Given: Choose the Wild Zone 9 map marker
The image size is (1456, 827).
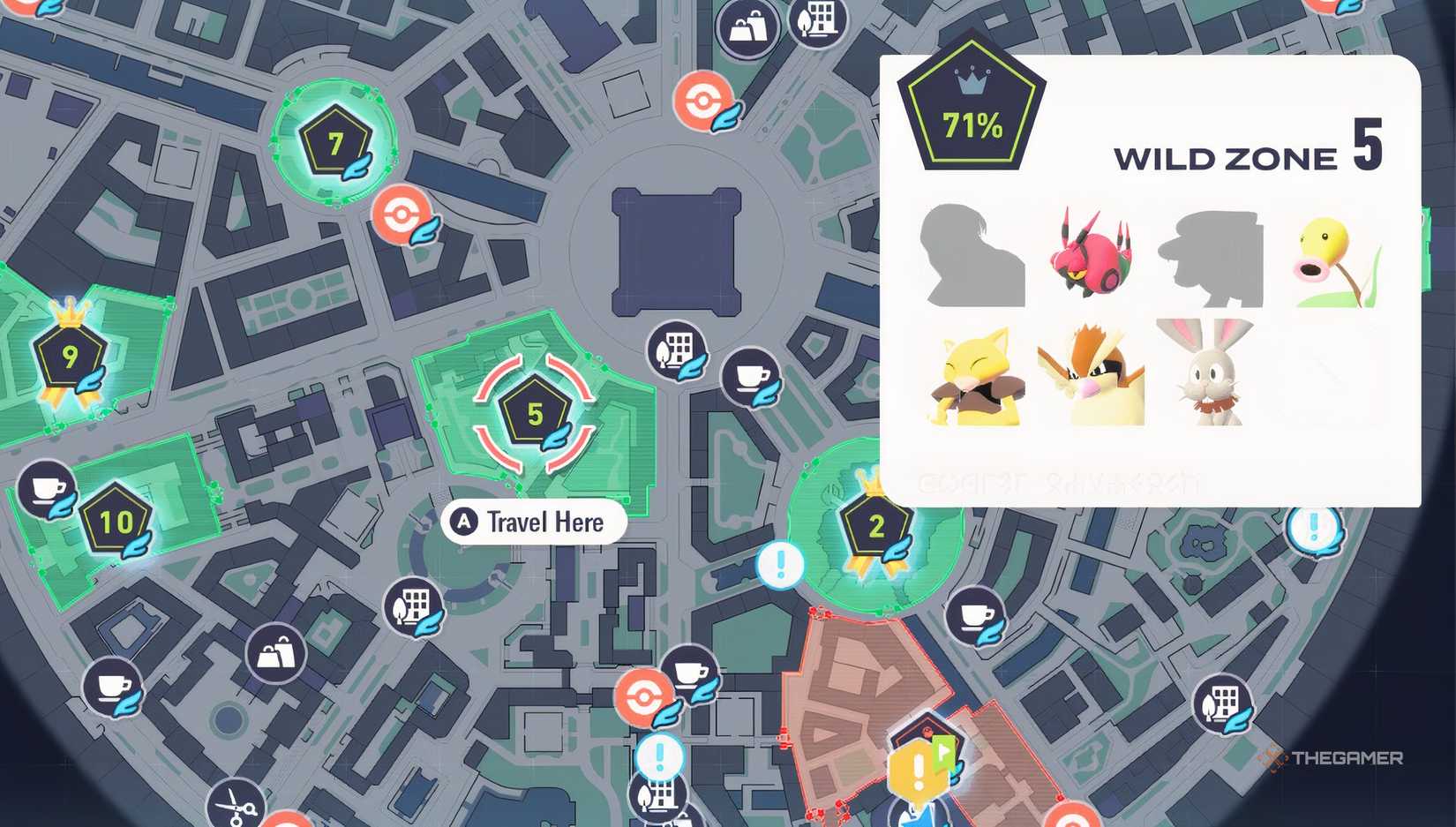Looking at the screenshot, I should [70, 355].
